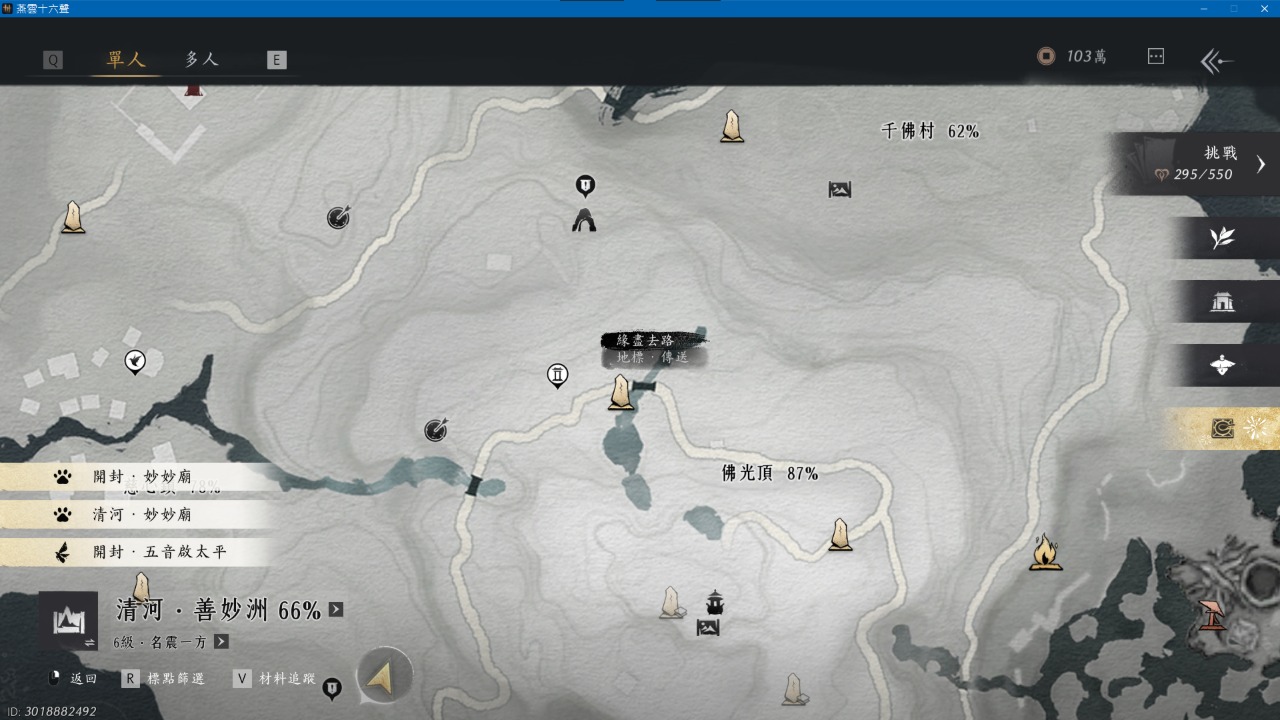Image resolution: width=1280 pixels, height=720 pixels.
Task: Select the 緣盡去路 teleport landmark marker
Action: [x=621, y=393]
